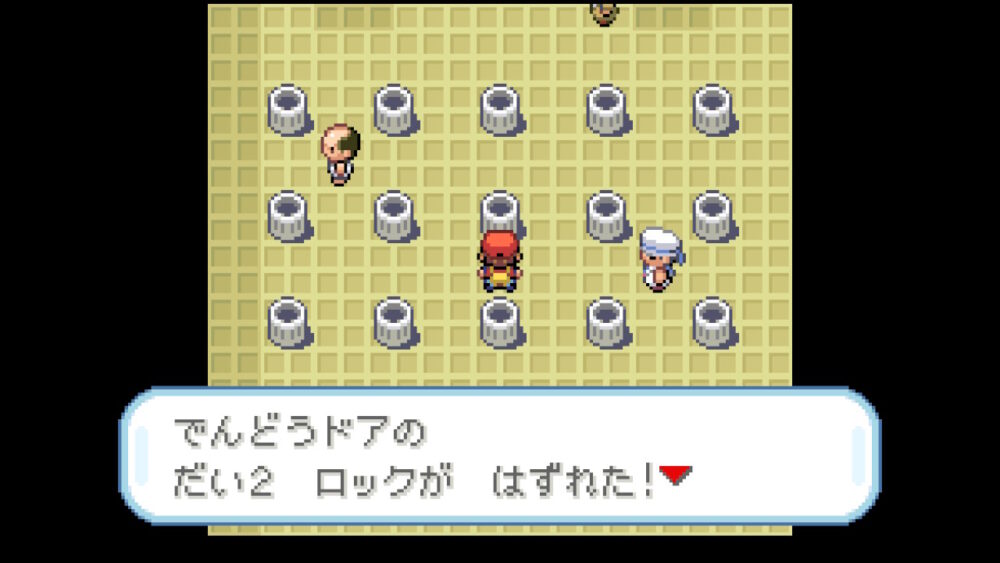Advance dialogue with the red arrow
The height and width of the screenshot is (563, 1000).
pos(675,475)
